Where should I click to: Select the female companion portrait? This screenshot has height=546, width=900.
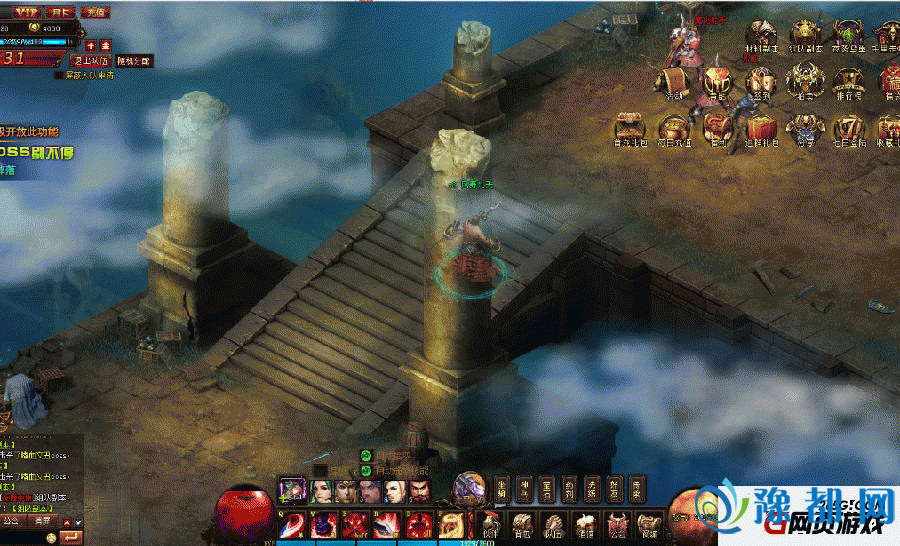[321, 491]
